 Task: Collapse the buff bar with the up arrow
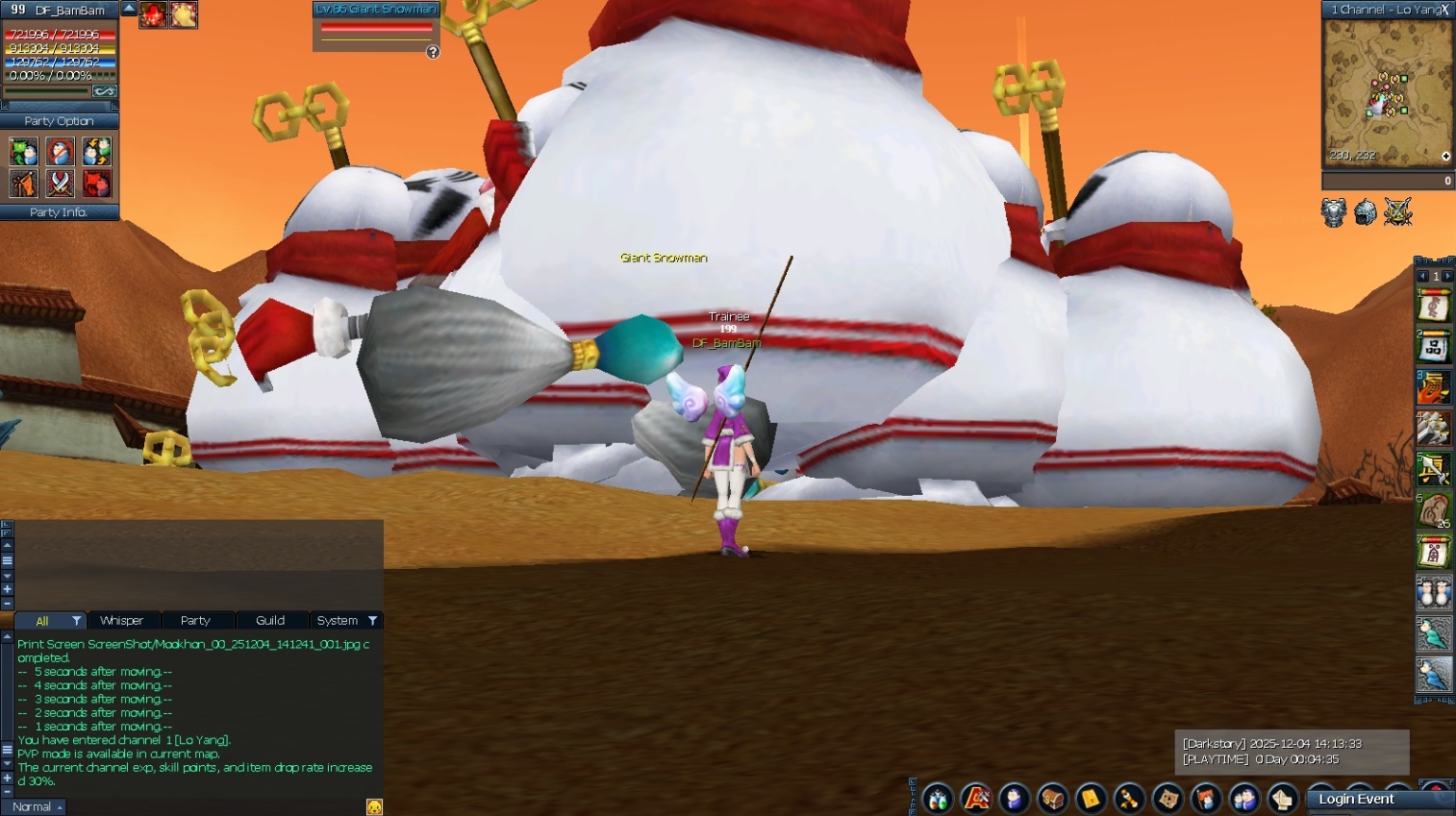tap(129, 9)
